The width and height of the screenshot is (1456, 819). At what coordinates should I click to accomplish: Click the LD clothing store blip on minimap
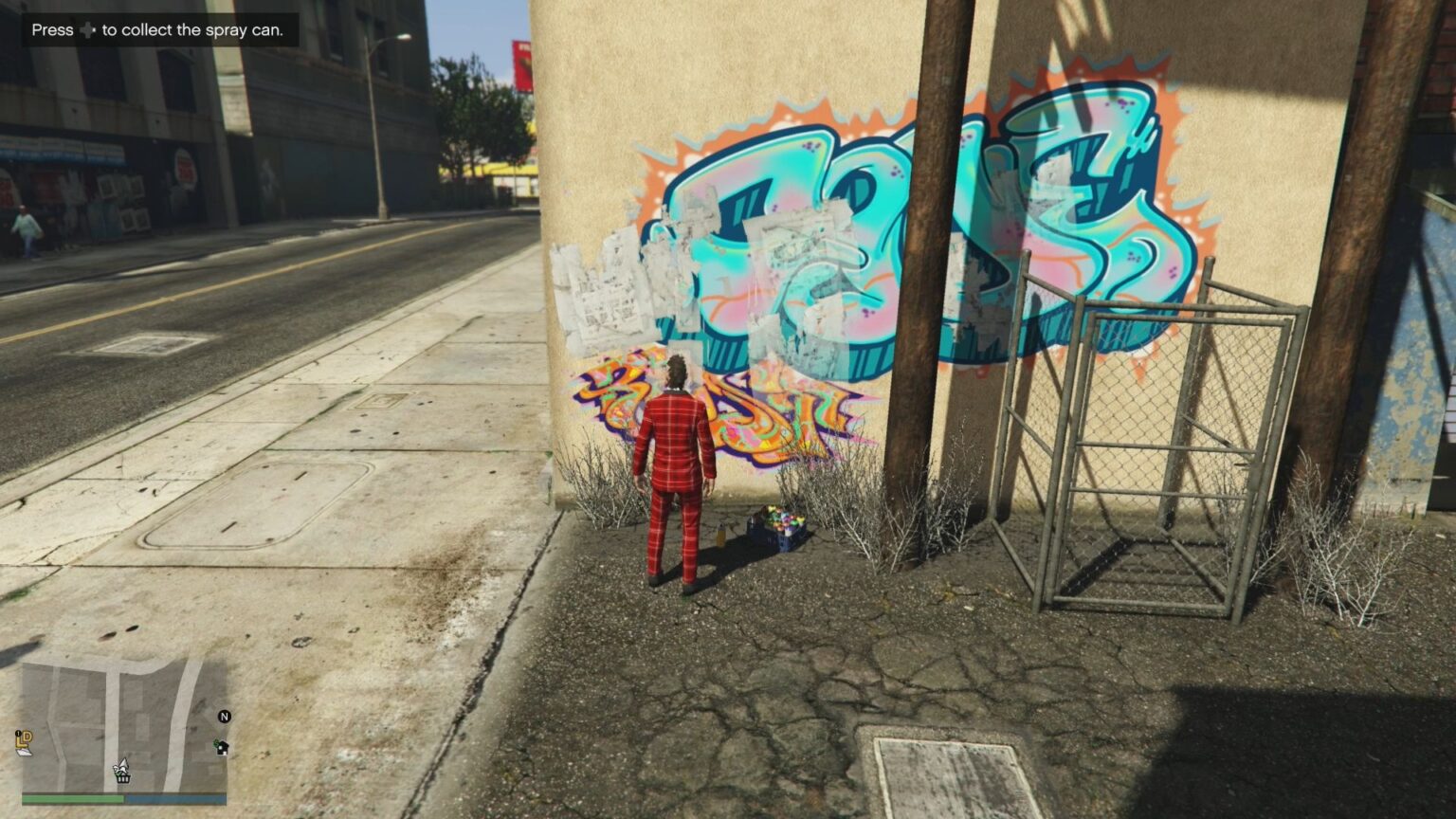tap(24, 742)
